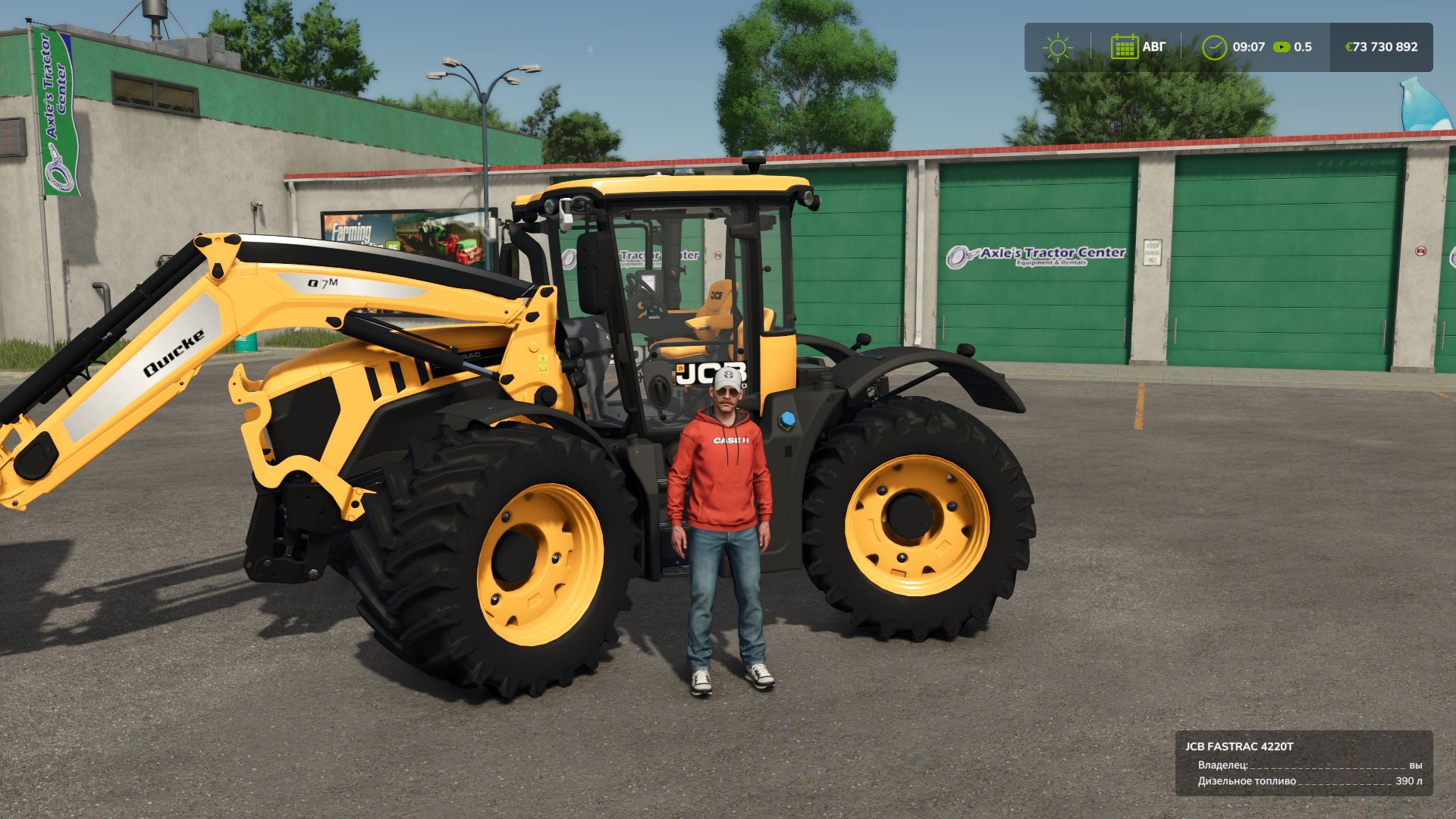
Task: Select the weather sun icon in the HUD
Action: tap(1057, 47)
